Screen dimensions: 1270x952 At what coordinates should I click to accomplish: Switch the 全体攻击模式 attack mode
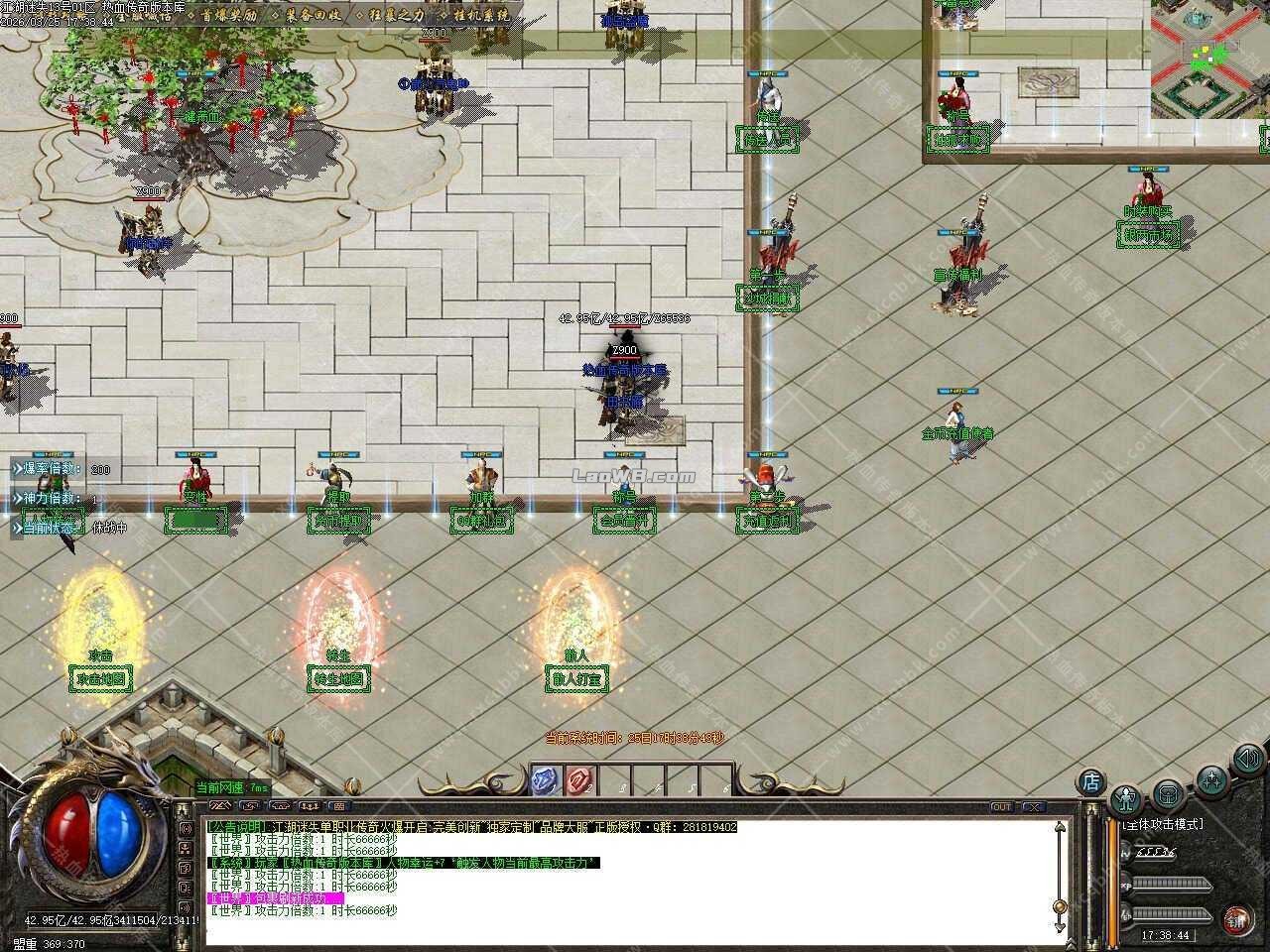(x=1164, y=822)
